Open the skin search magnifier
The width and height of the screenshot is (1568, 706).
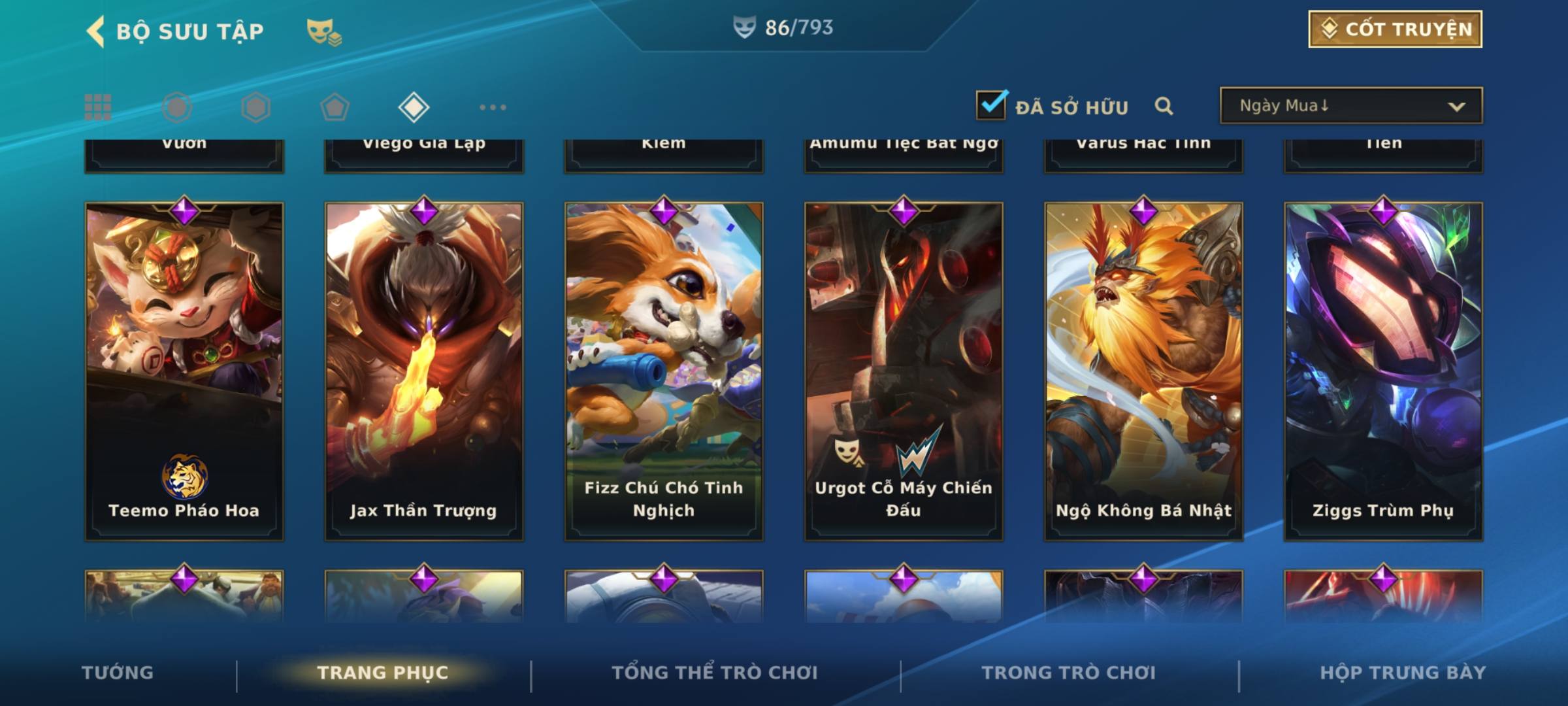[1164, 106]
